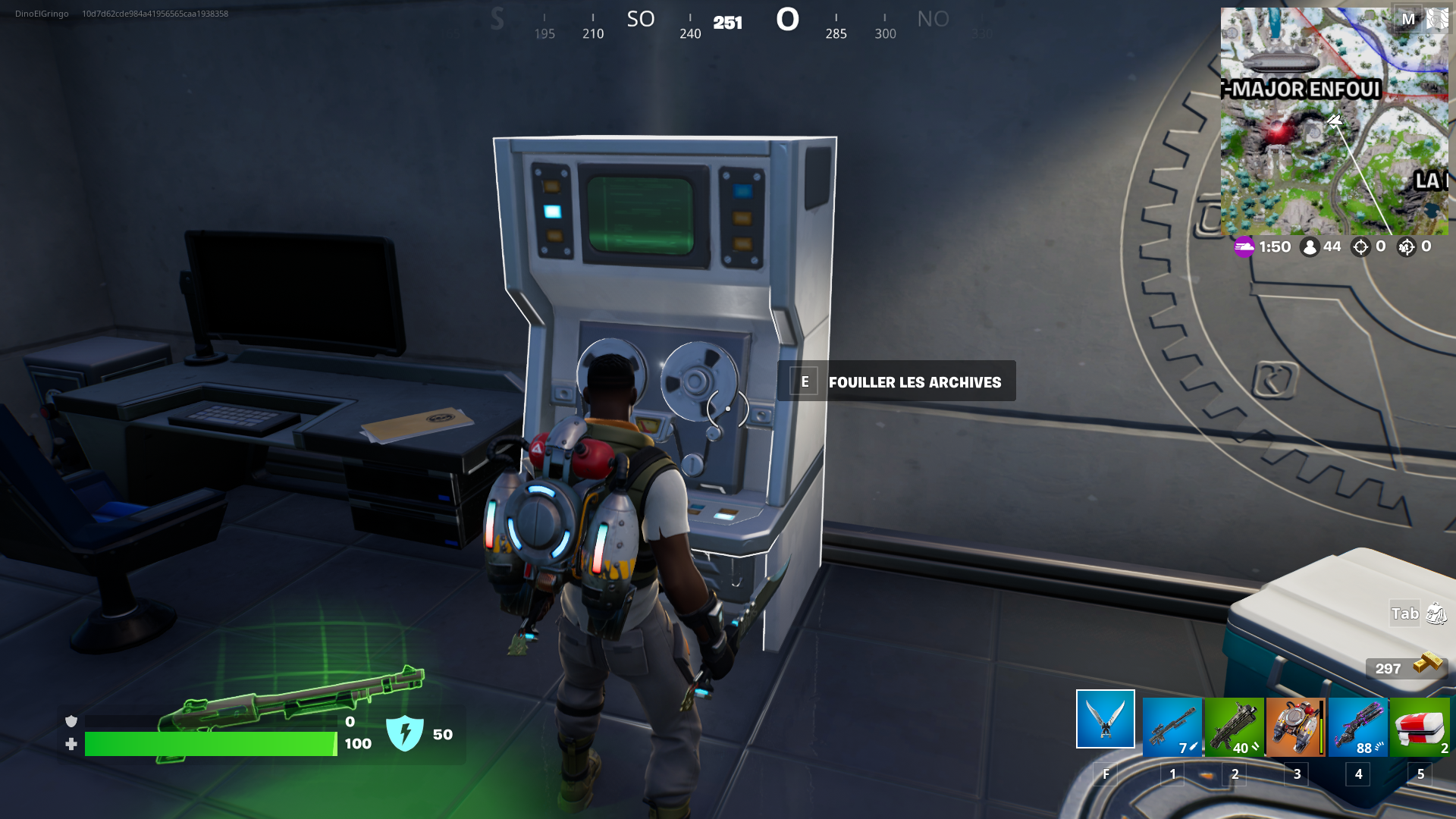Click the green health cross icon

coord(73,744)
